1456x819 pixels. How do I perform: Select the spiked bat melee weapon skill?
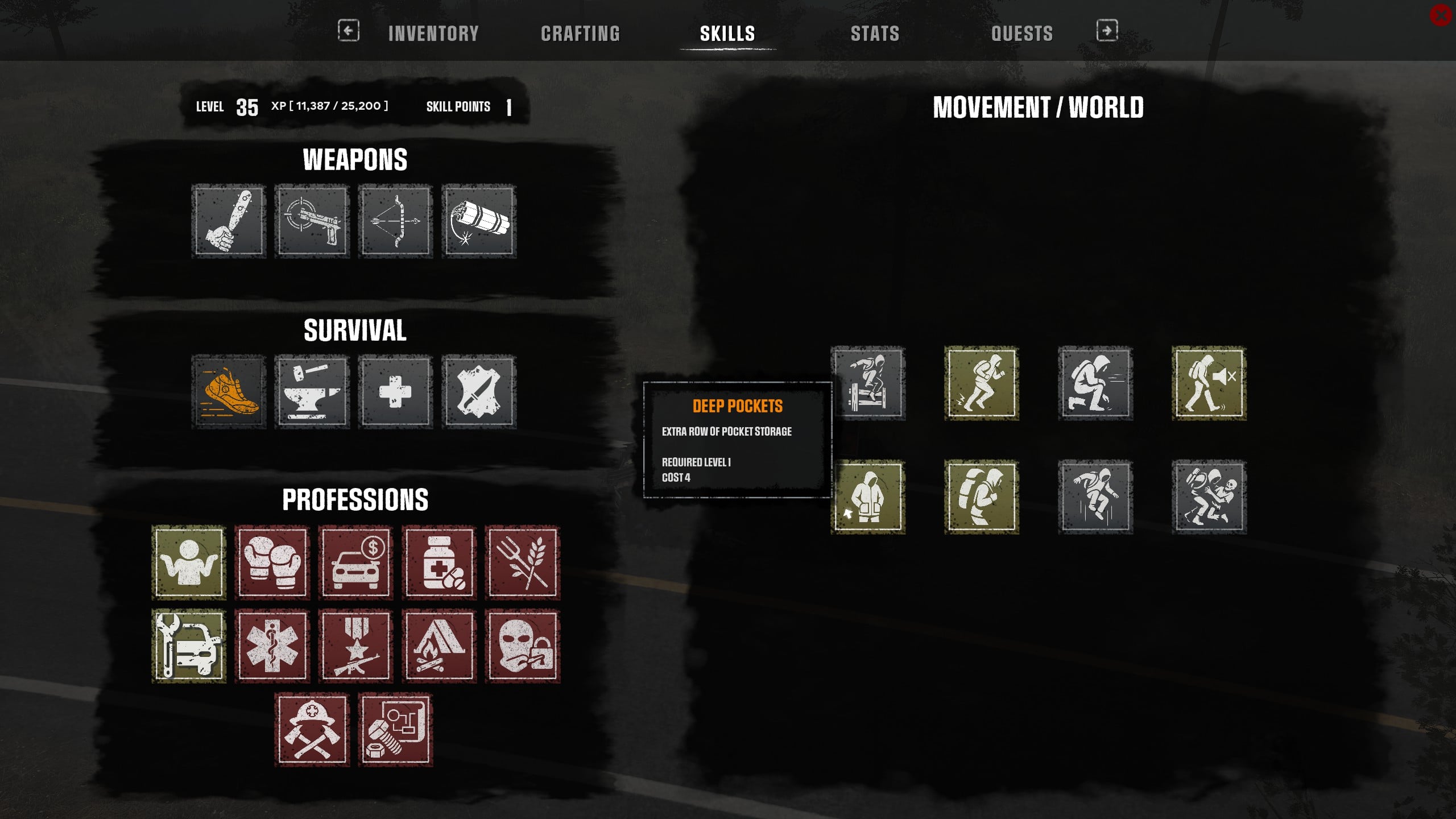pos(229,221)
